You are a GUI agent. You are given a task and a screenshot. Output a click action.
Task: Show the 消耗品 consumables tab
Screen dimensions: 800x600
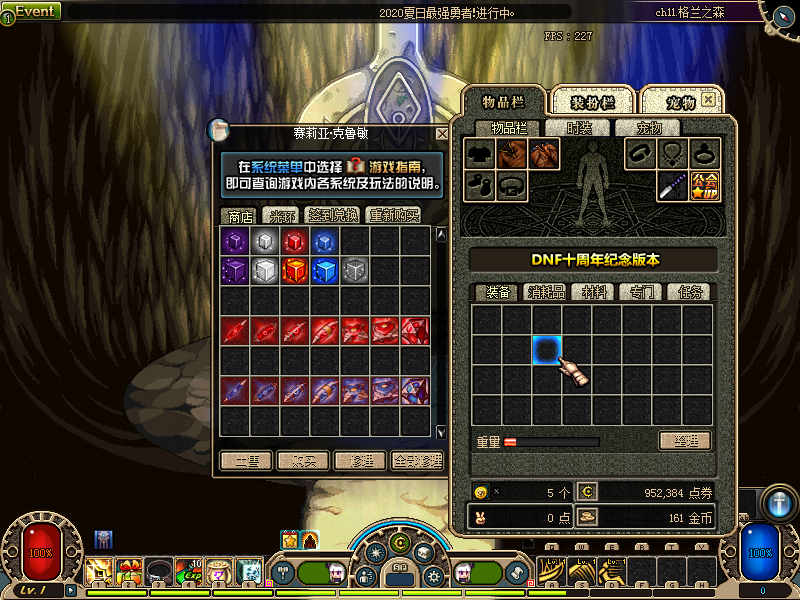[x=547, y=292]
